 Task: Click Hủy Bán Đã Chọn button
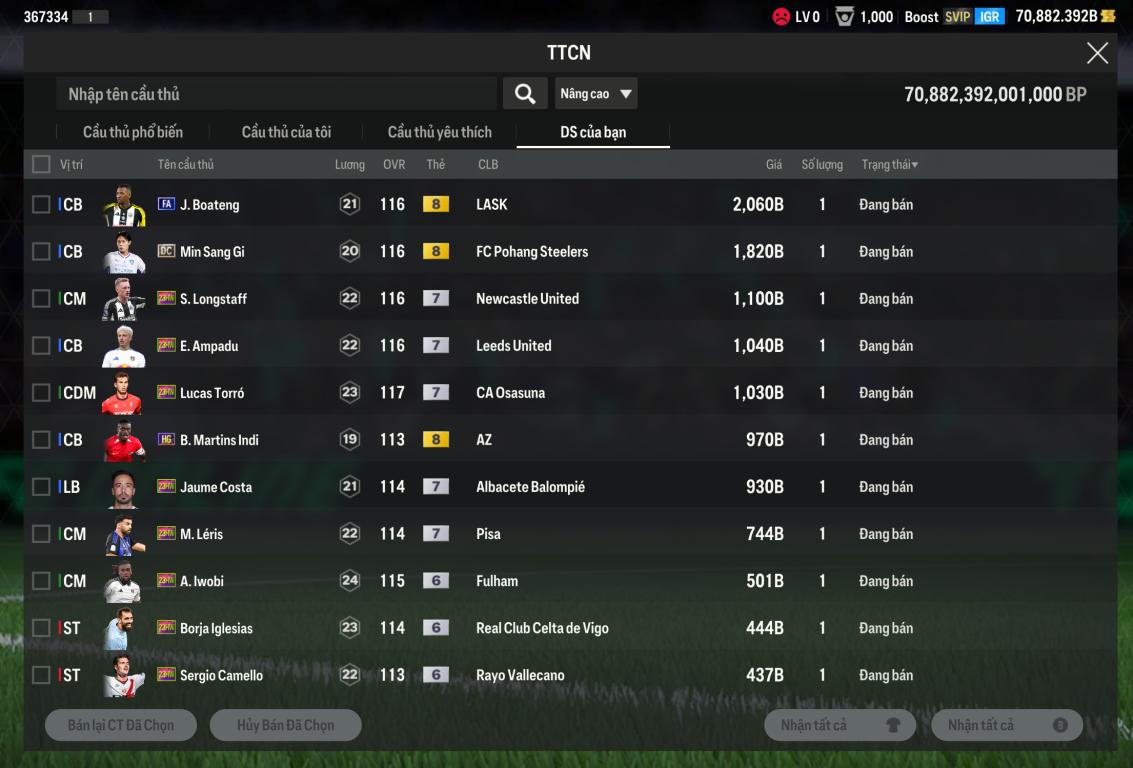pos(285,725)
